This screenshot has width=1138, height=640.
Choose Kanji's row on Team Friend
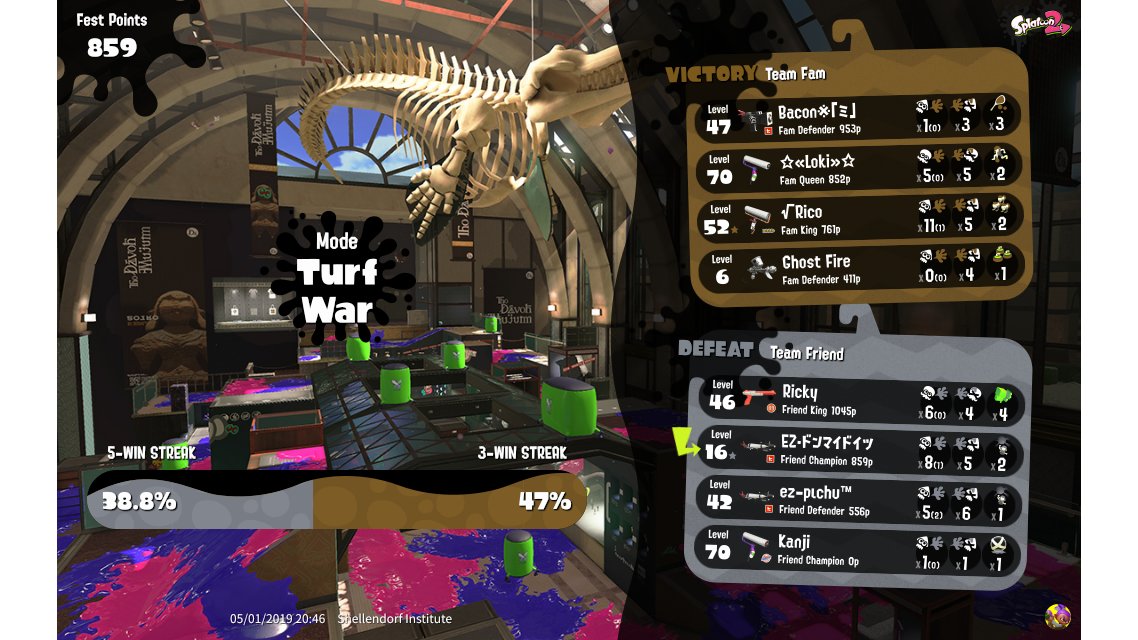(858, 551)
